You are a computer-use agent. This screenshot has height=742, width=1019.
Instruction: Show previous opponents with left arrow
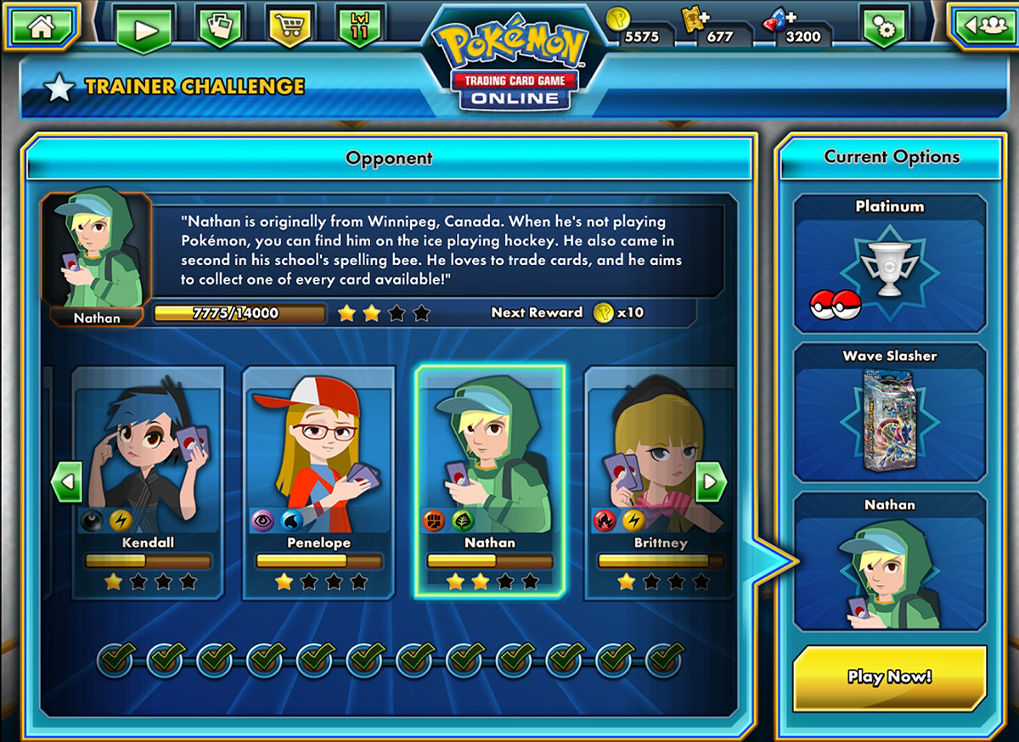pyautogui.click(x=66, y=483)
